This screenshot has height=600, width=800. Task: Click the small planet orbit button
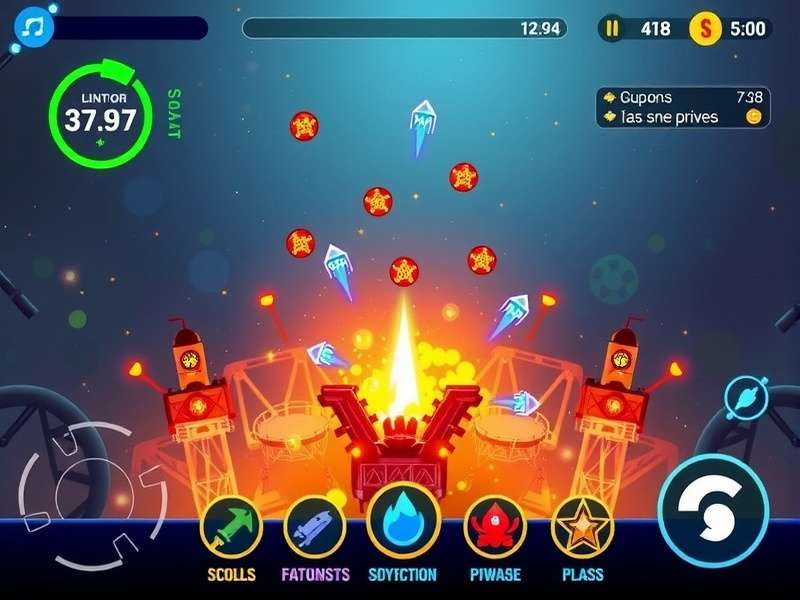(x=746, y=397)
